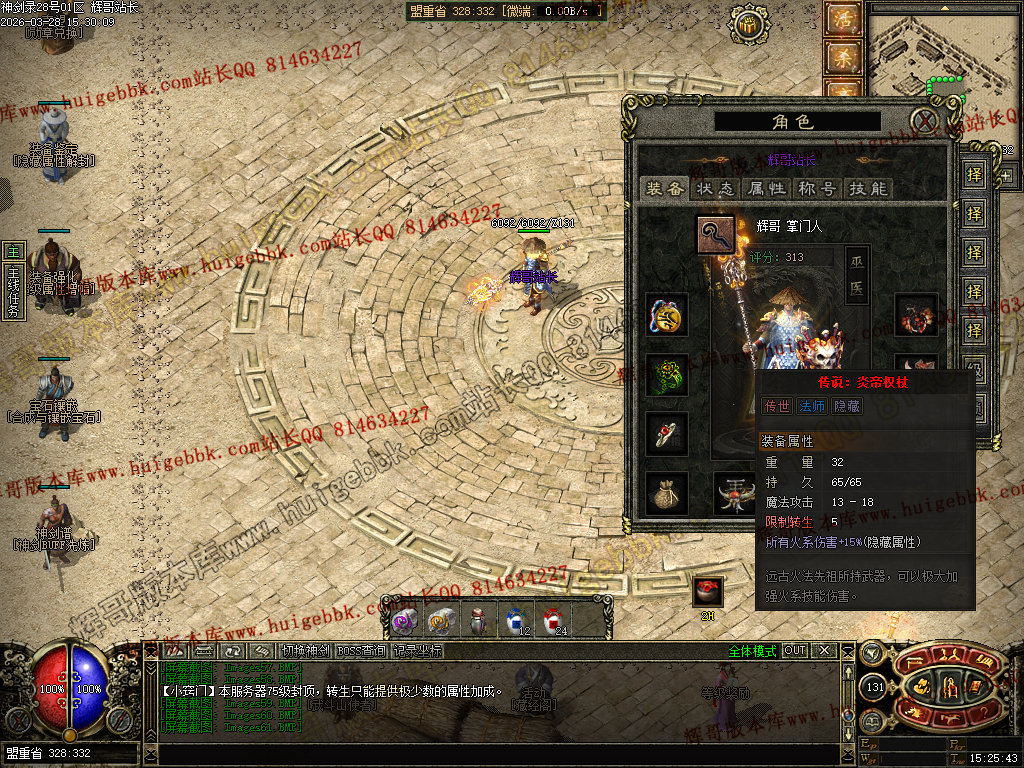
Task: Click the 杀 button beside minimap
Action: coord(842,58)
